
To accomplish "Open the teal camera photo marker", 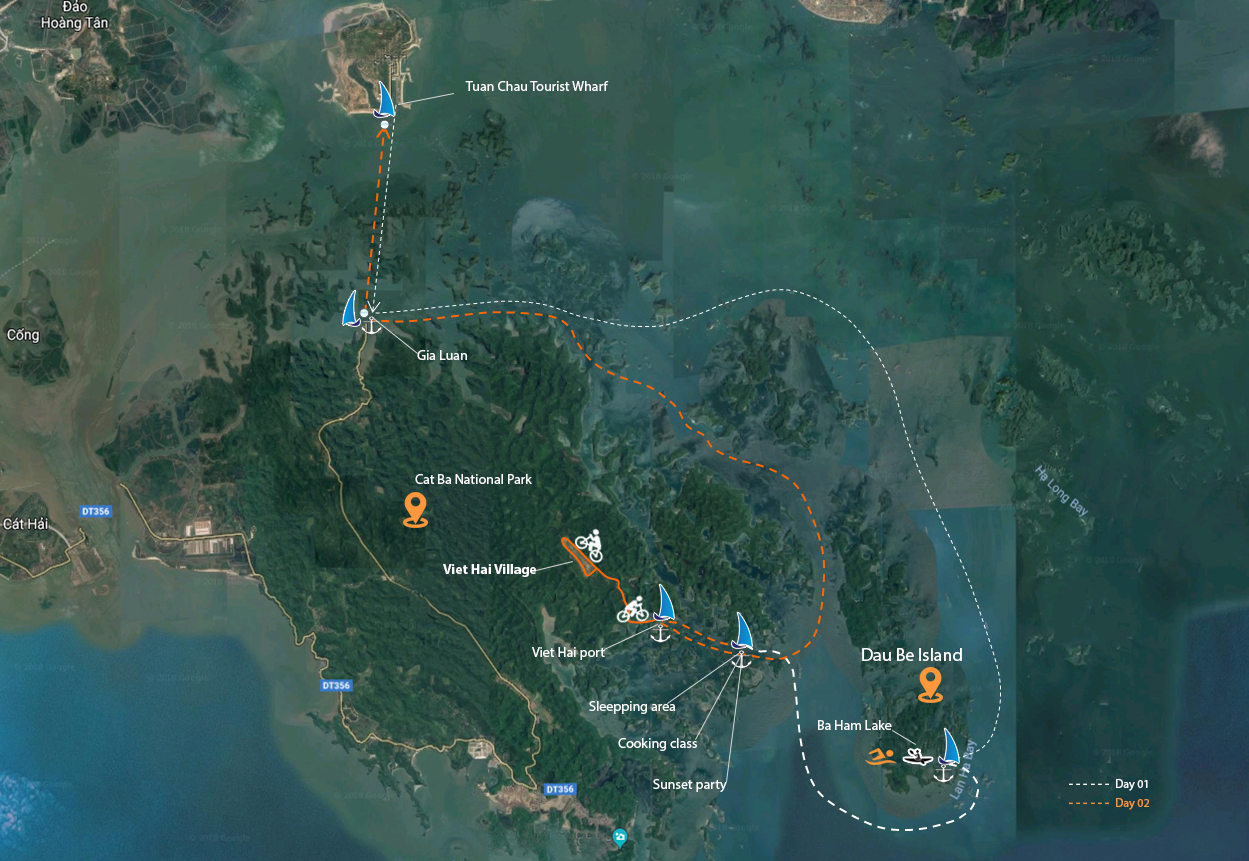I will tap(620, 836).
